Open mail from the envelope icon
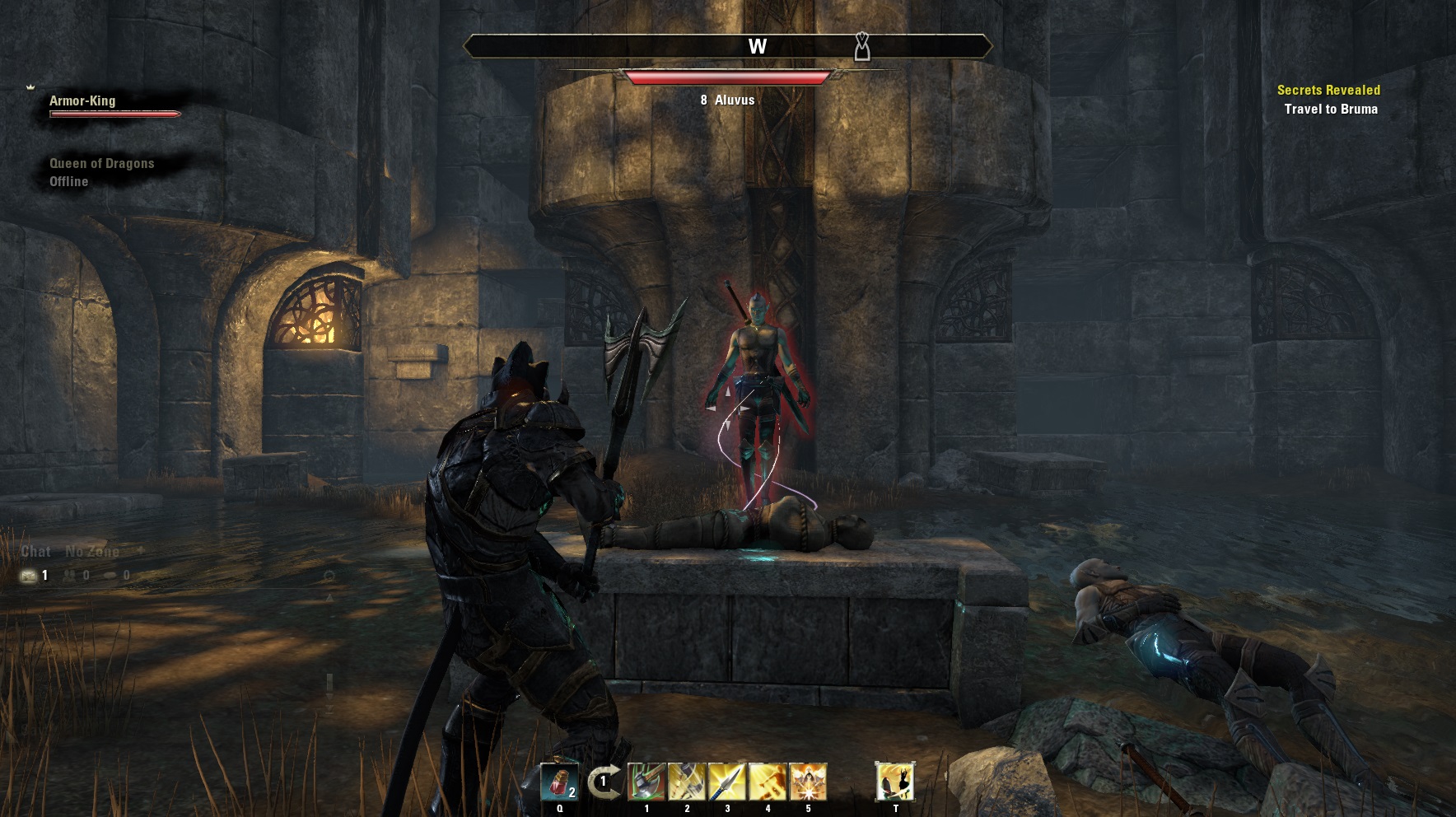Viewport: 1456px width, 817px height. (29, 576)
